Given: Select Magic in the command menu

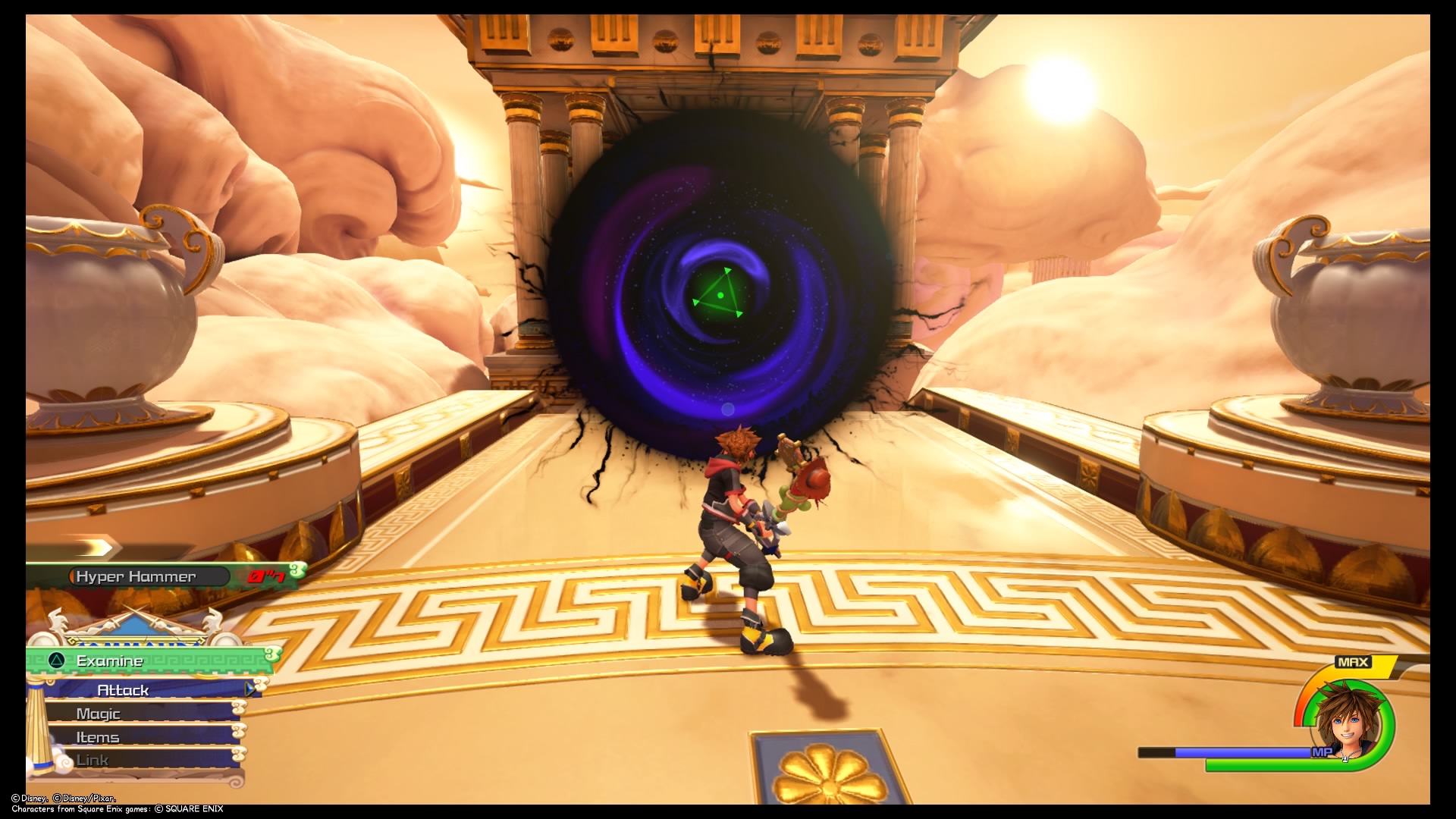Looking at the screenshot, I should pos(99,713).
